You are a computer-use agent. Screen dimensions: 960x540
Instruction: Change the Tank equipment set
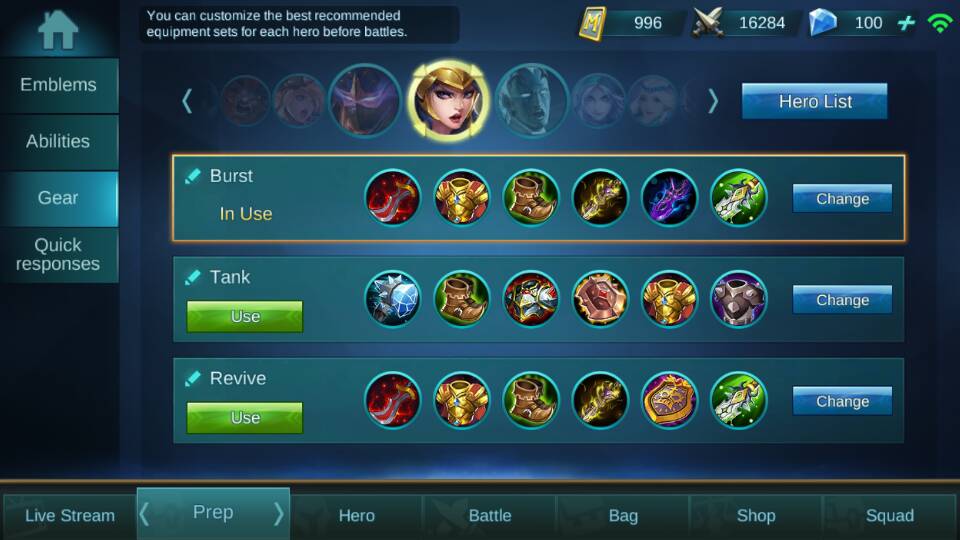point(842,299)
